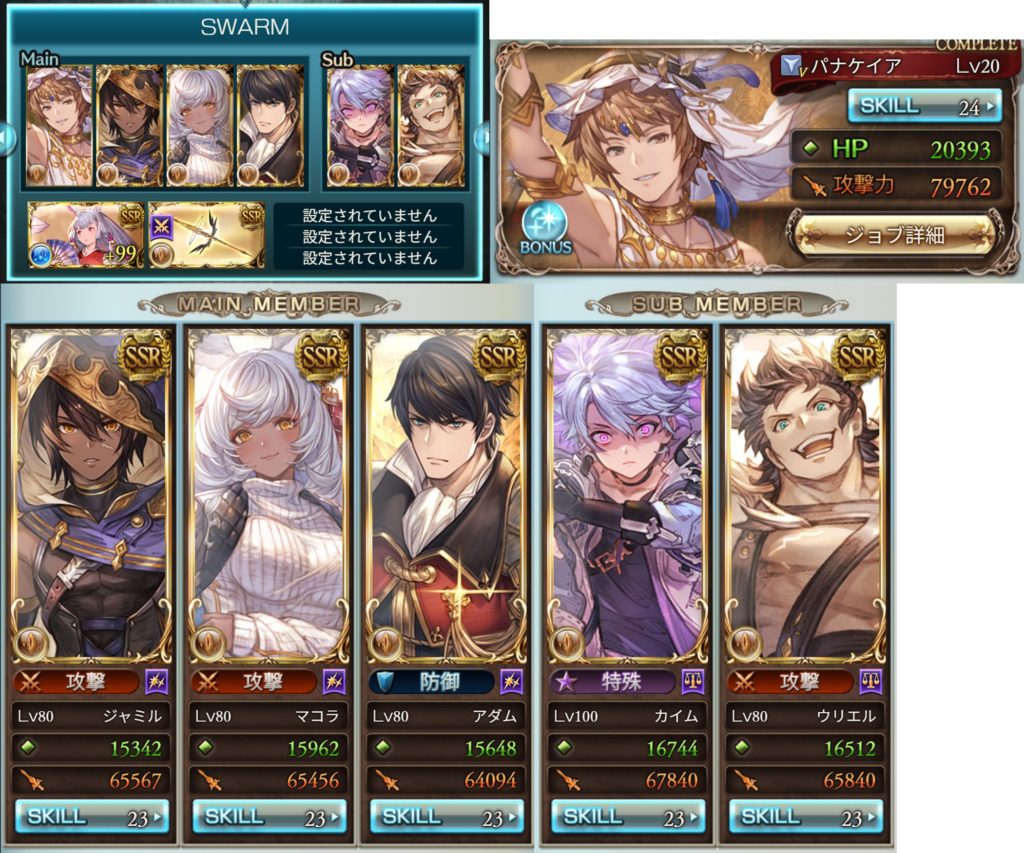Open ジャミル's SKILL button
This screenshot has width=1024, height=853.
(x=92, y=816)
